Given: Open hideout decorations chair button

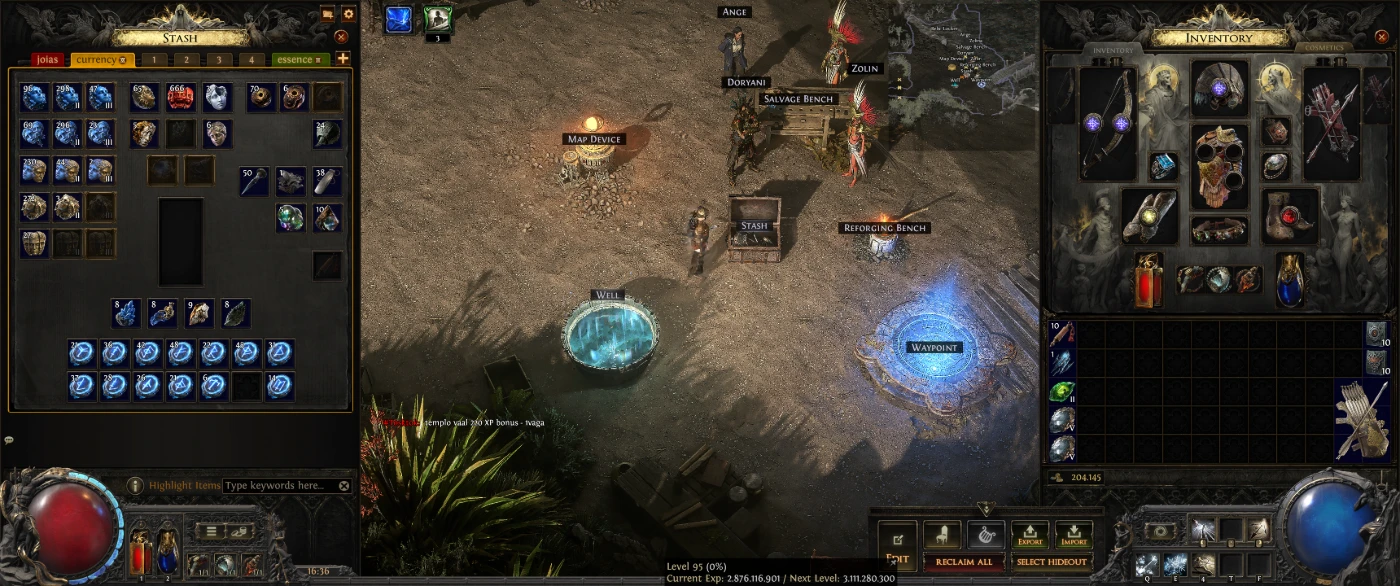Looking at the screenshot, I should (941, 536).
